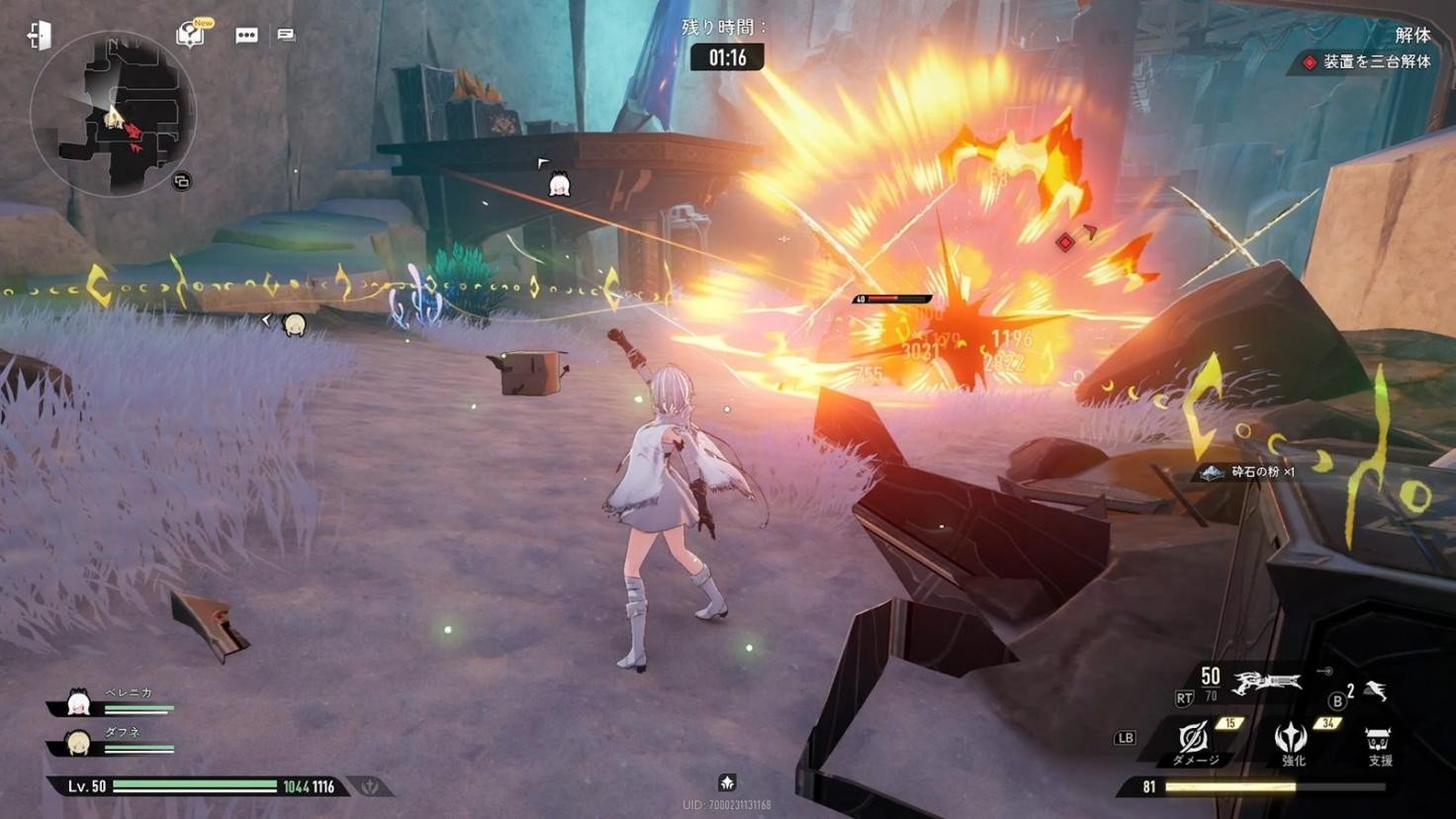
Task: Activate the ダメージ skill
Action: click(1194, 740)
